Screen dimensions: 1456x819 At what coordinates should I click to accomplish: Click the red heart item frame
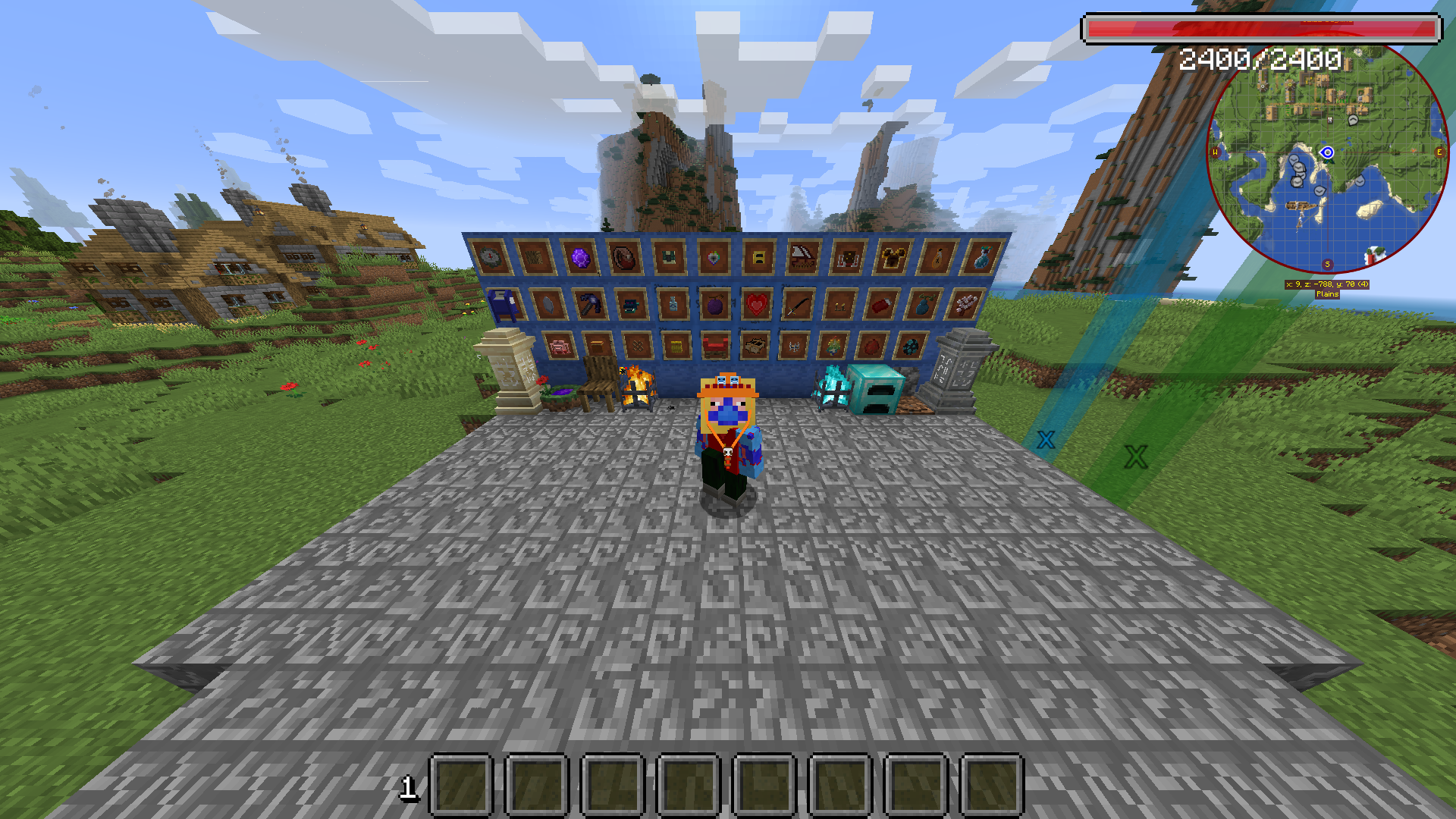755,303
